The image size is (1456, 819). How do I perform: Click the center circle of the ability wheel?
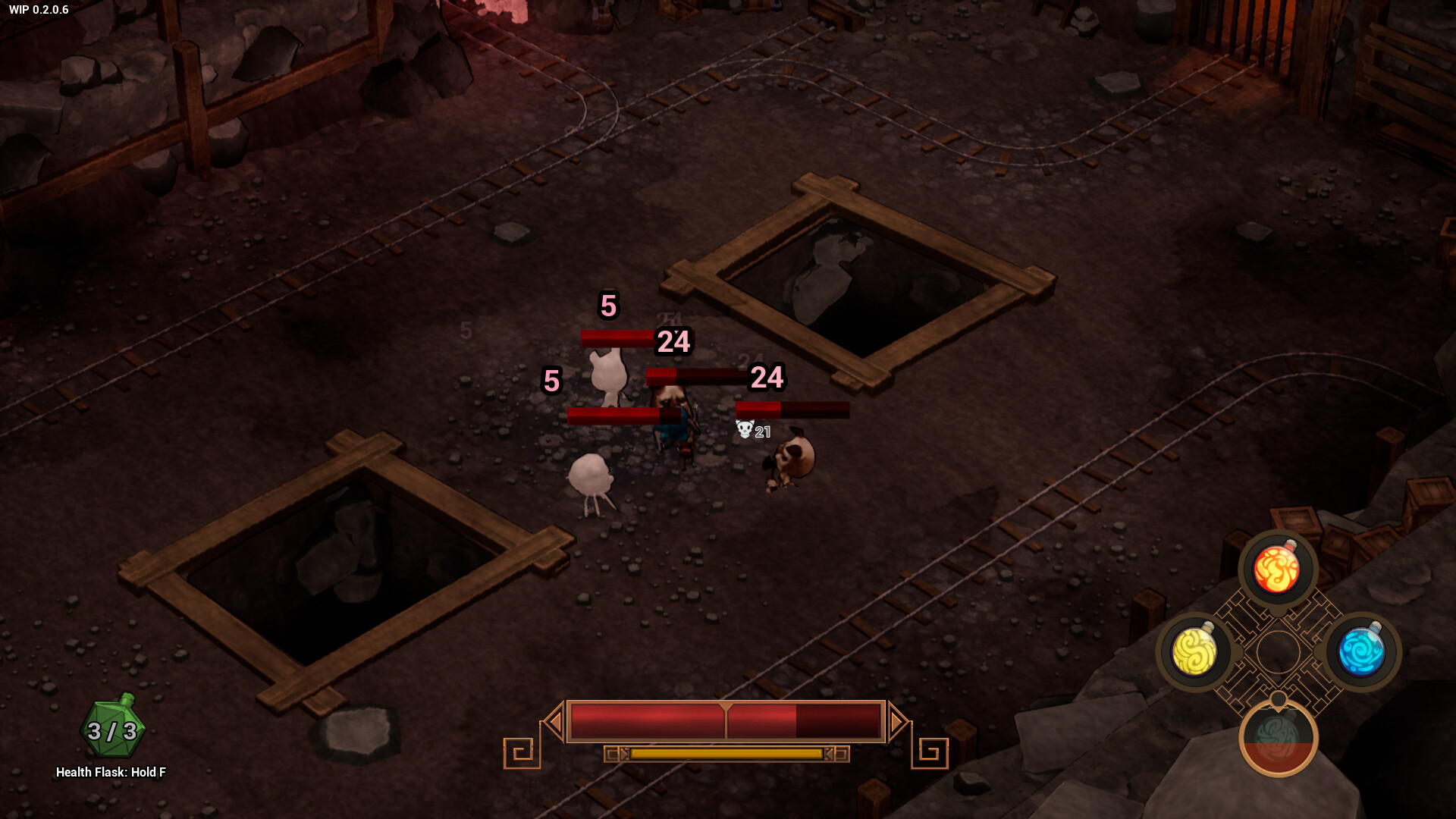coord(1280,653)
